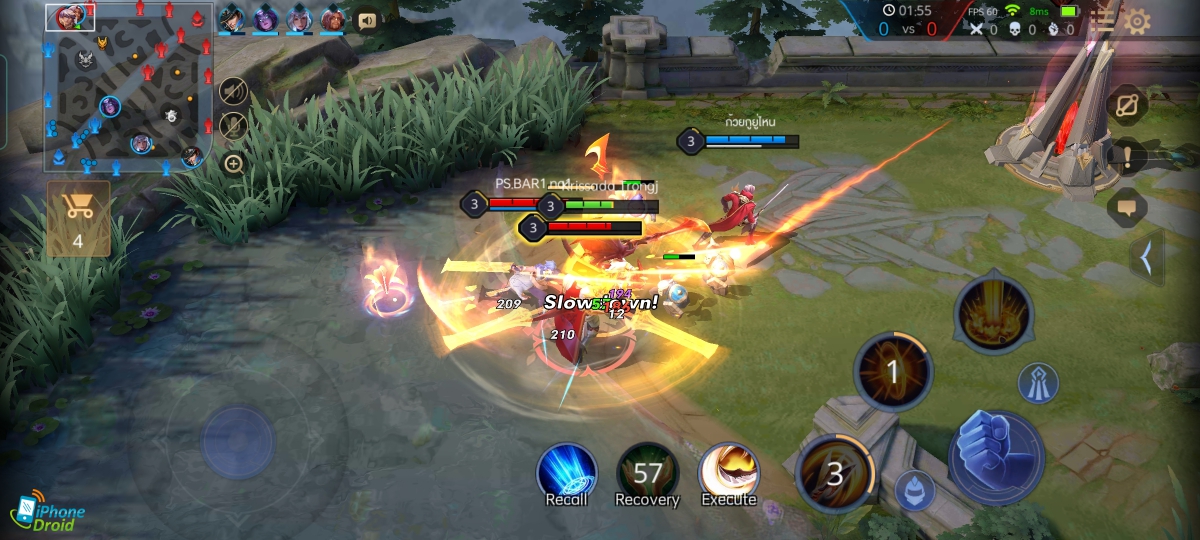1200x540 pixels.
Task: Activate the Recall spell
Action: 567,471
